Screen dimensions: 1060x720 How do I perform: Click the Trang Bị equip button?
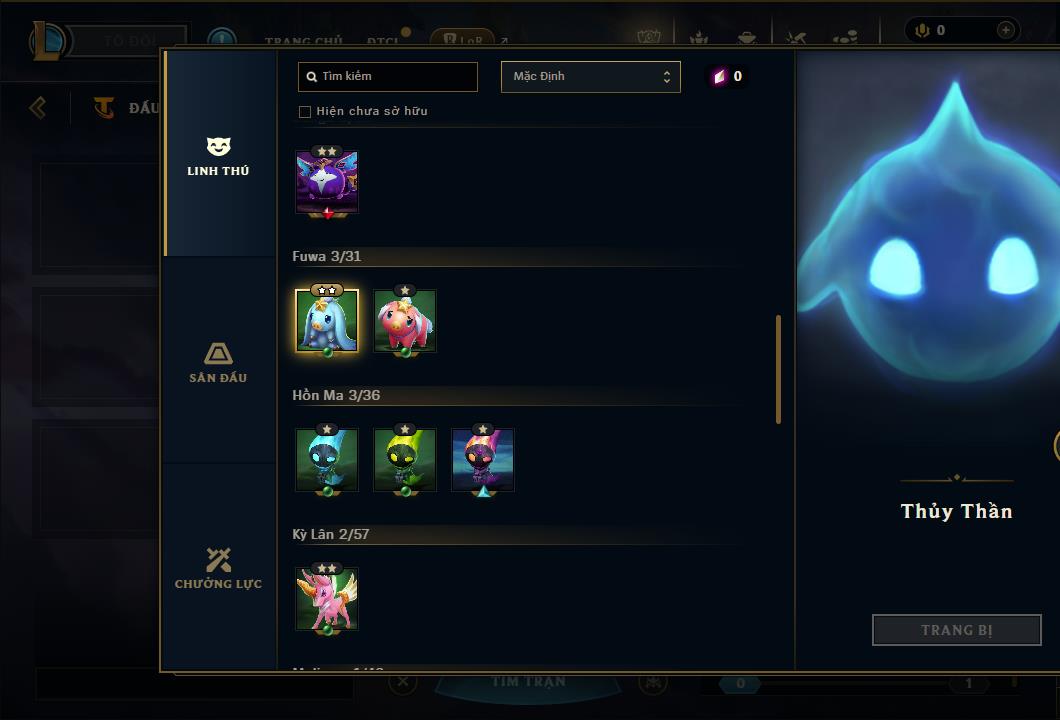click(957, 630)
